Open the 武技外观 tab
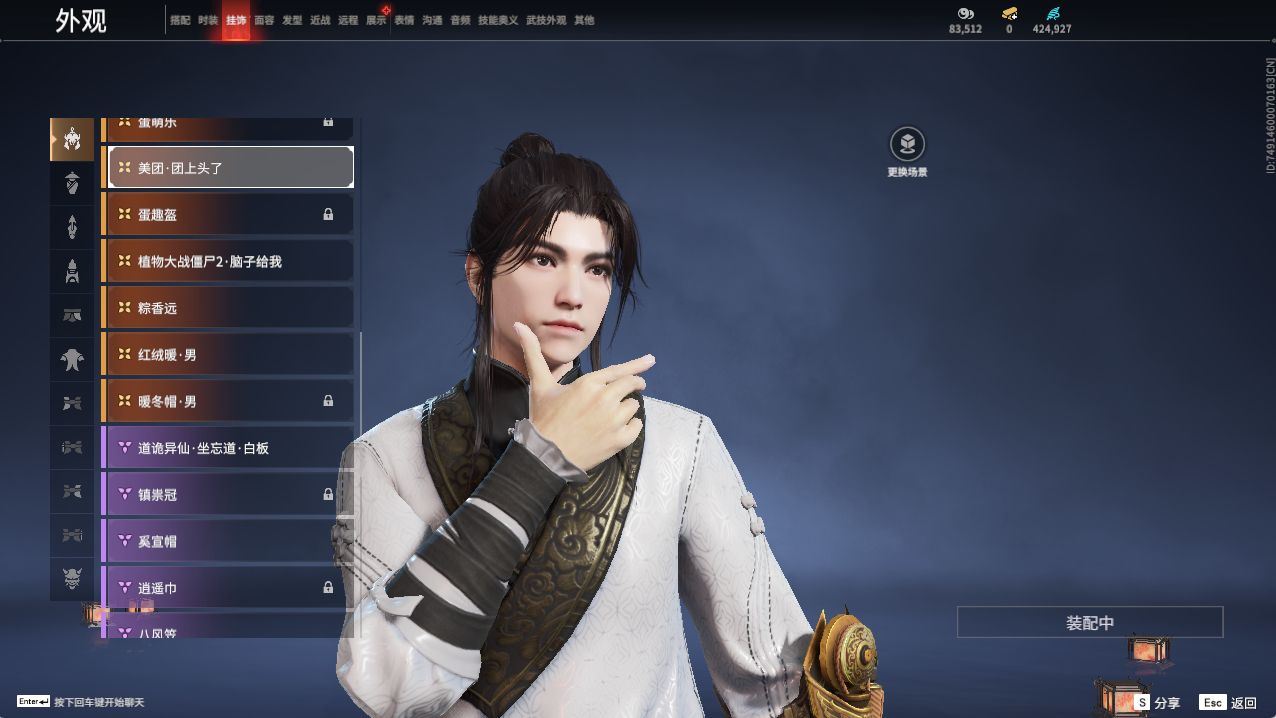Image resolution: width=1276 pixels, height=718 pixels. click(x=546, y=20)
